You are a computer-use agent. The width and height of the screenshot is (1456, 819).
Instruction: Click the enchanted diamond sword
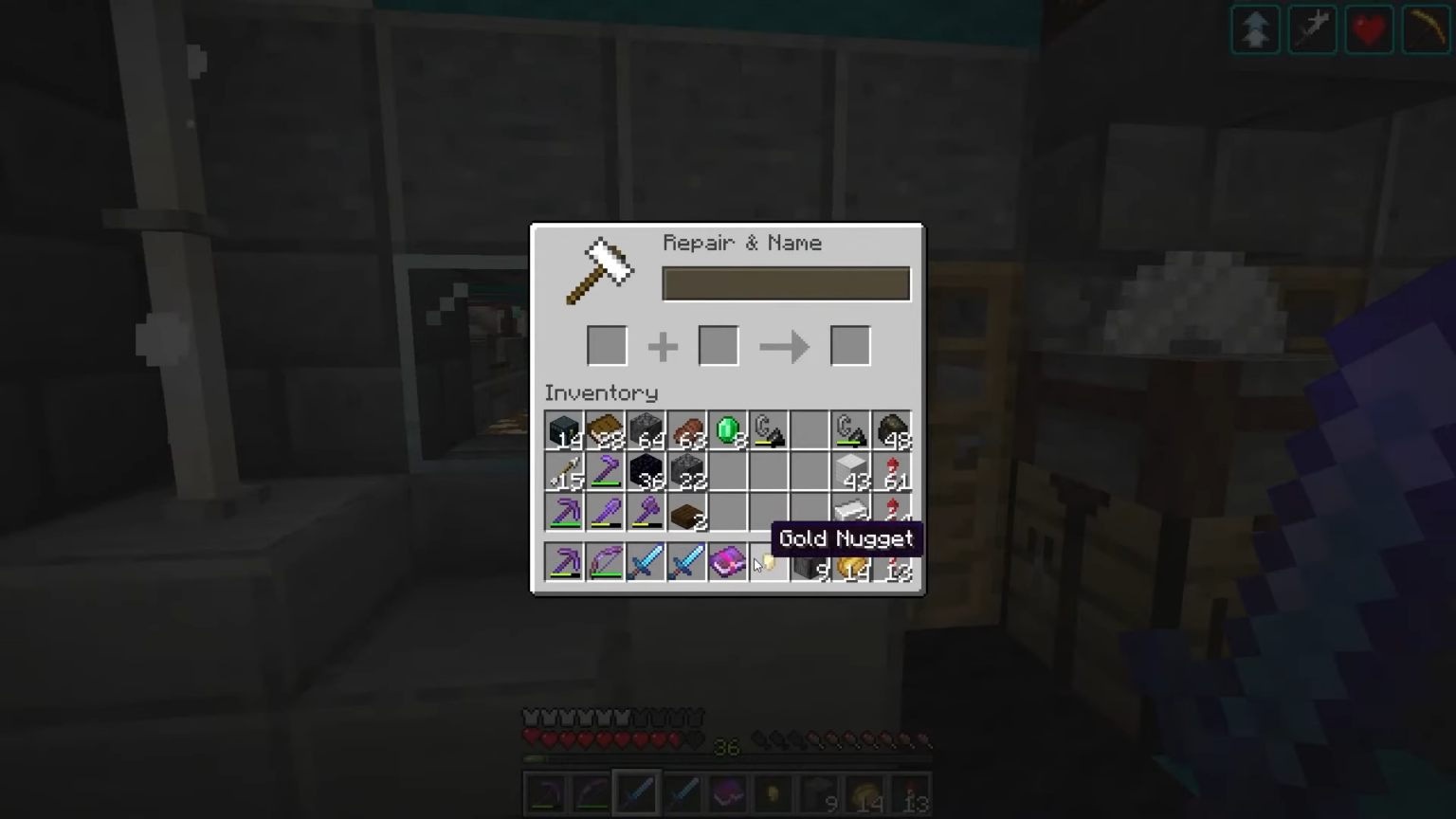tap(646, 564)
